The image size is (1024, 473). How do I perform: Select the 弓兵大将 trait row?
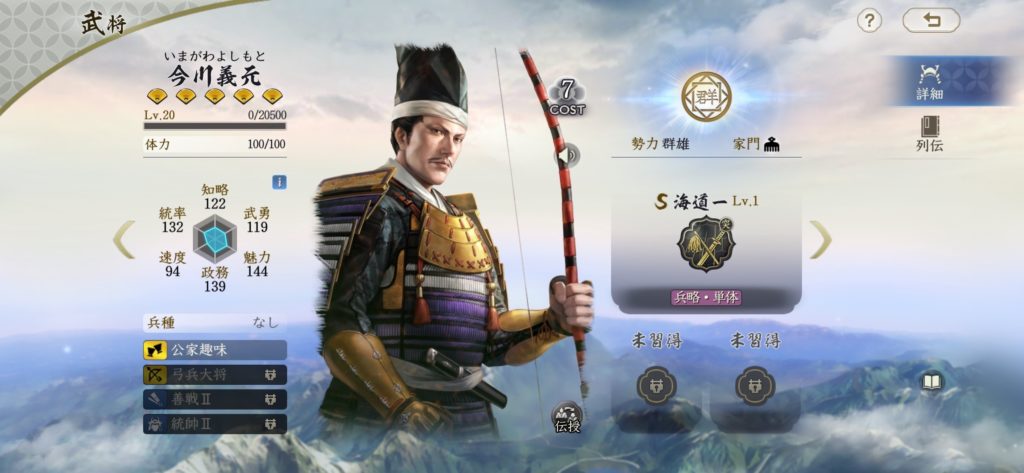pyautogui.click(x=215, y=374)
